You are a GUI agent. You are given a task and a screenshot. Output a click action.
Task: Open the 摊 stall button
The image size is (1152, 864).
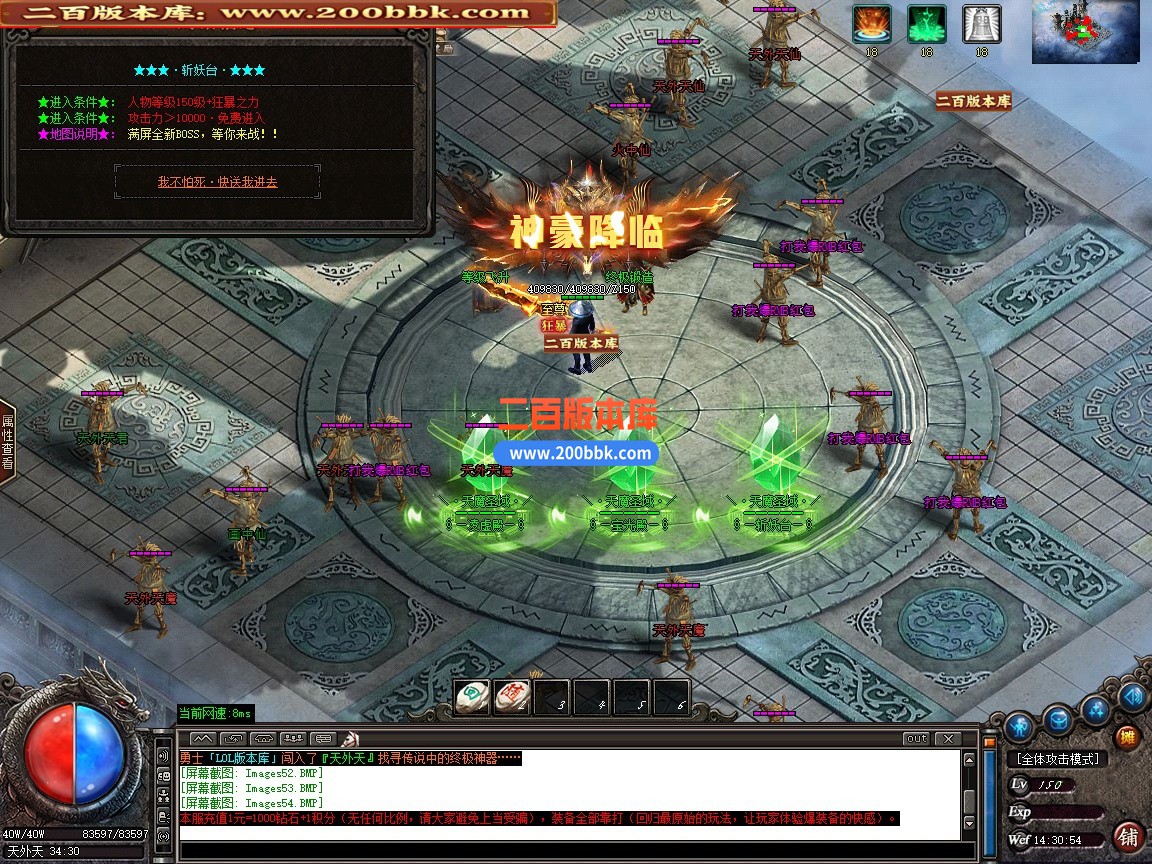coord(1127,738)
